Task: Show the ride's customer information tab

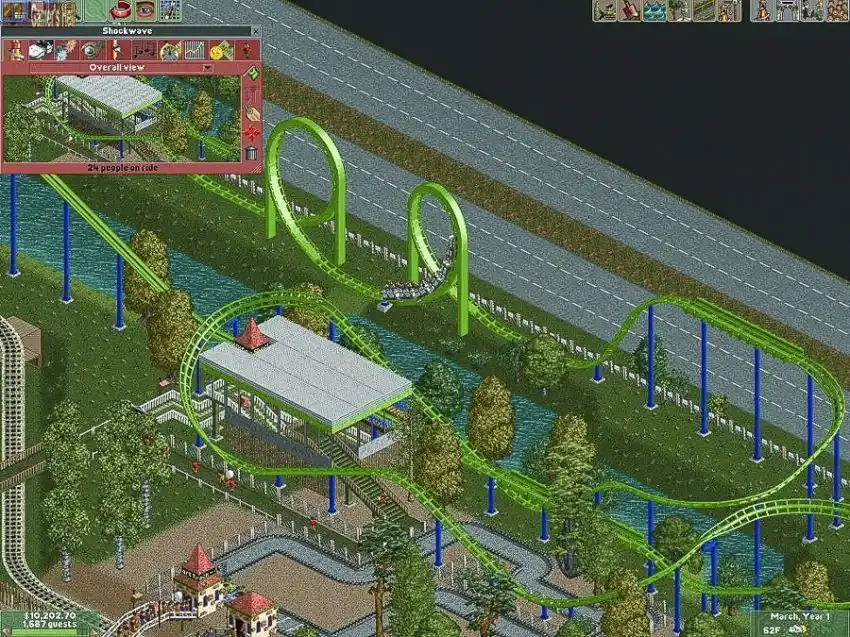Action: point(244,50)
